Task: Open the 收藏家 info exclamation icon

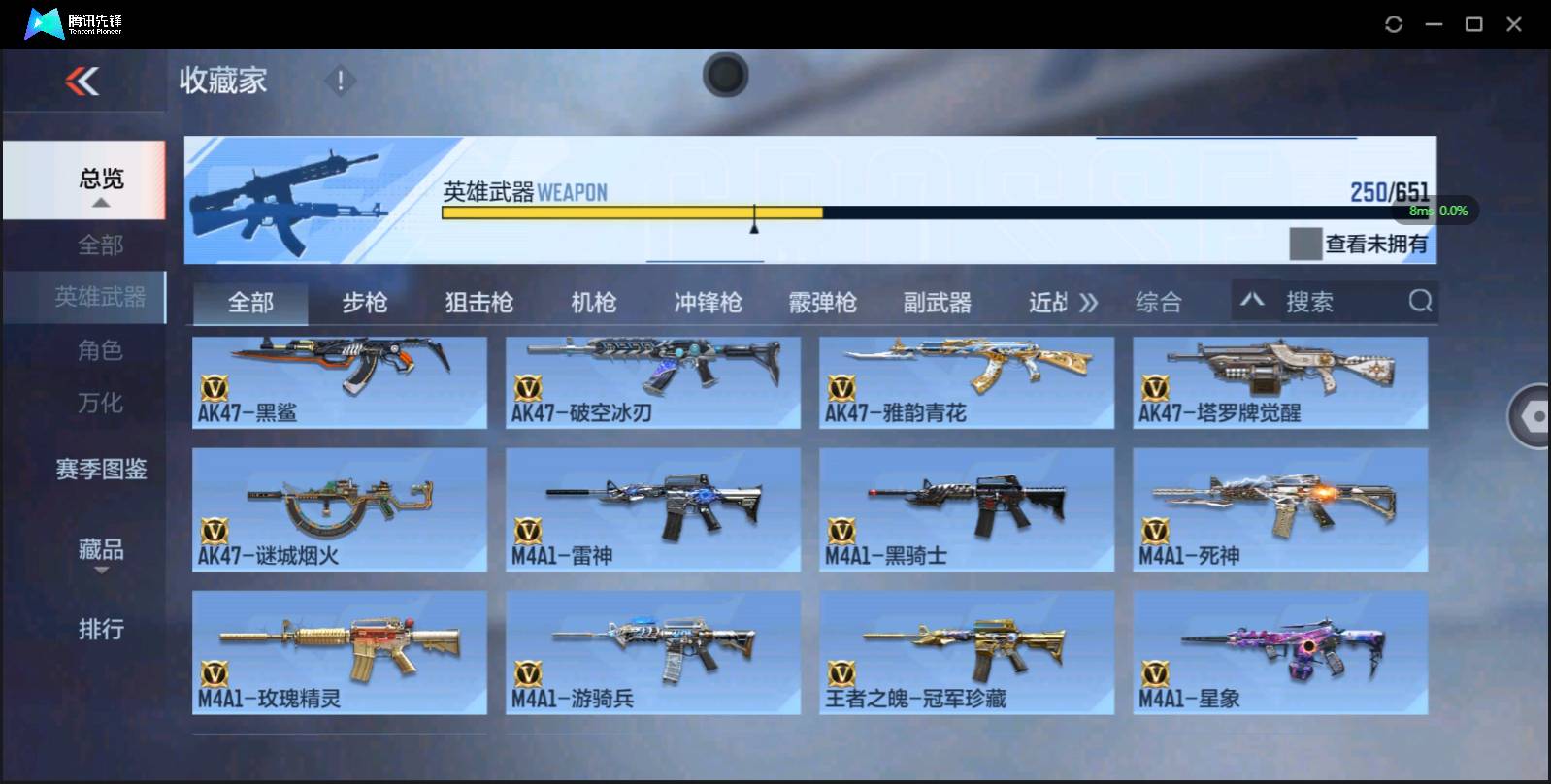Action: [340, 82]
